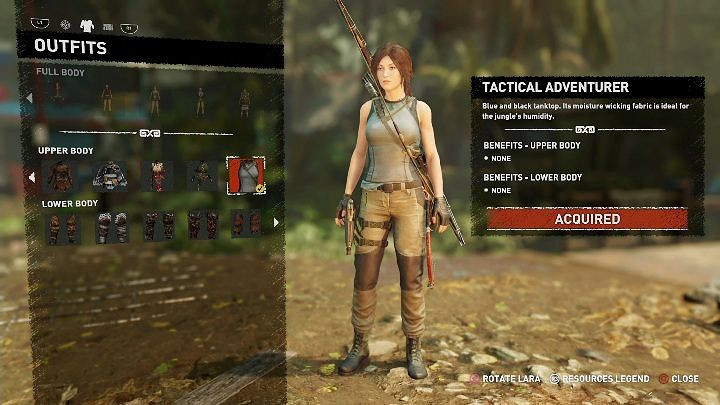Select the highlighted Tactical Adventurer tank top
Image resolution: width=720 pixels, height=405 pixels.
(245, 176)
